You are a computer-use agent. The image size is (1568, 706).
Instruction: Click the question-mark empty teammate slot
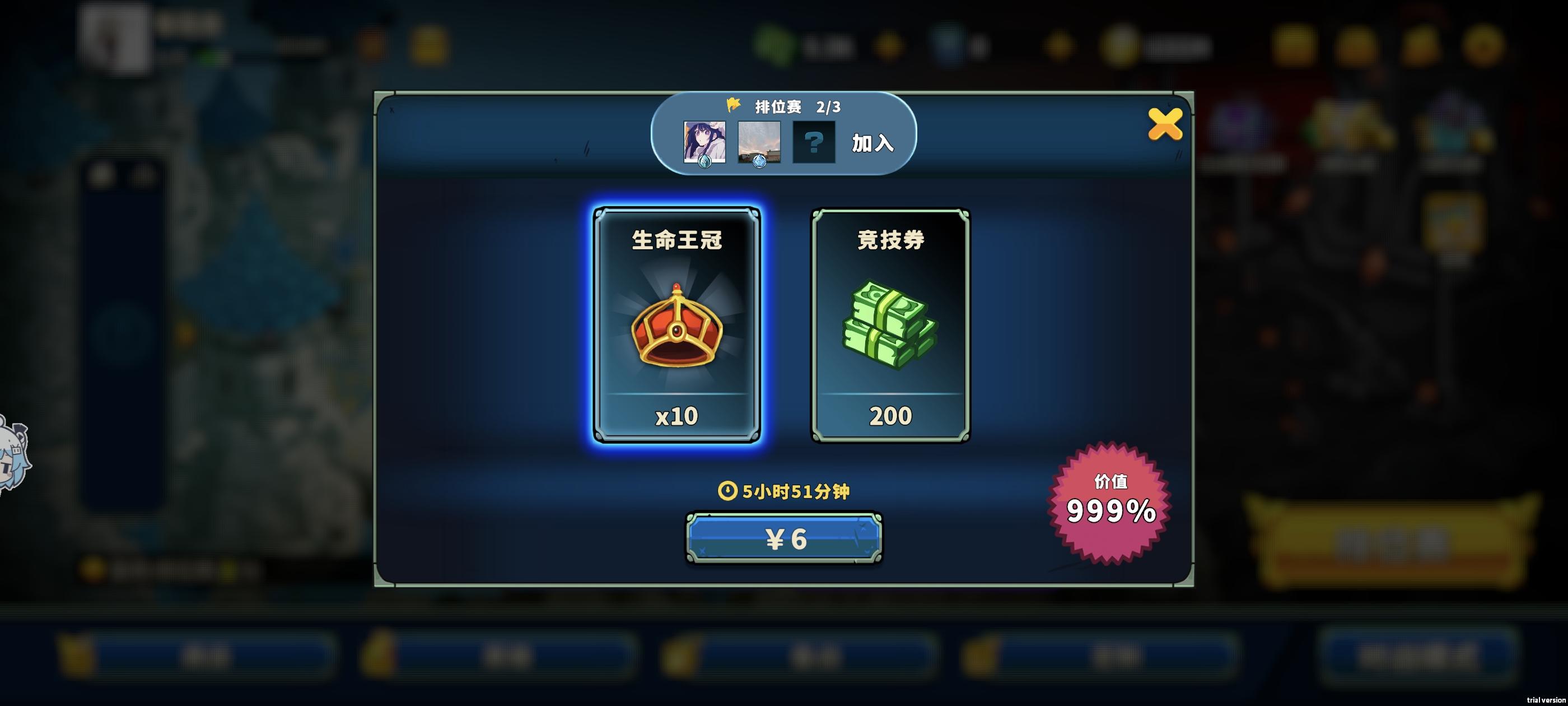pos(814,141)
